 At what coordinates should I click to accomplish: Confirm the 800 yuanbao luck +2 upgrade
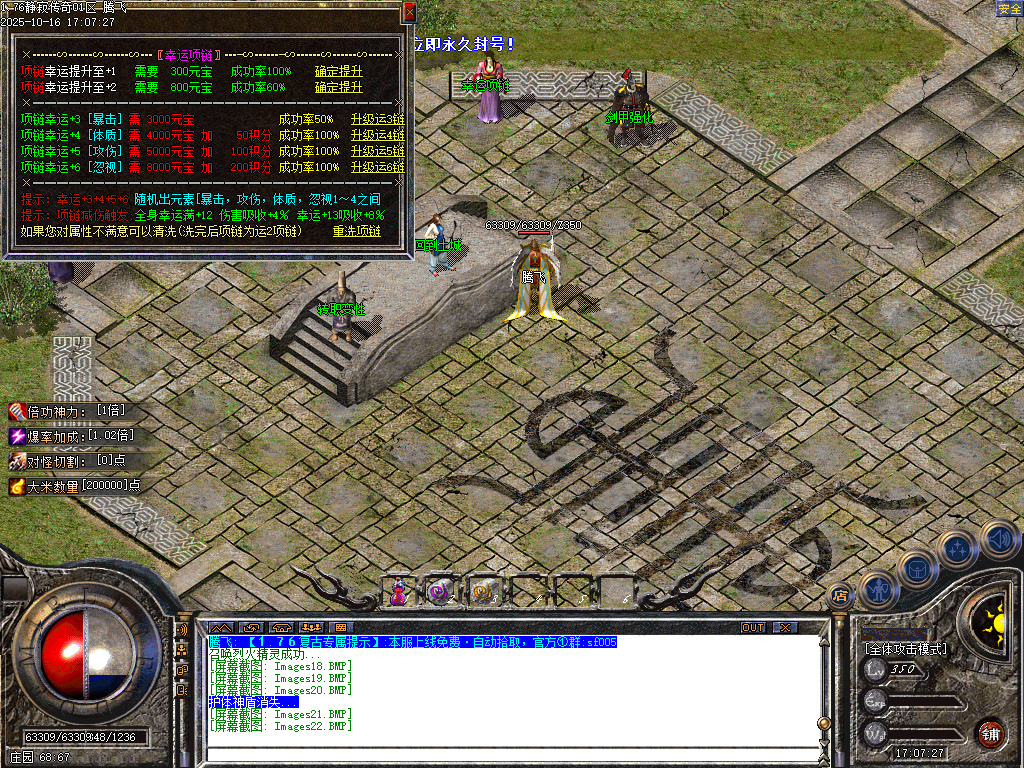pos(338,88)
